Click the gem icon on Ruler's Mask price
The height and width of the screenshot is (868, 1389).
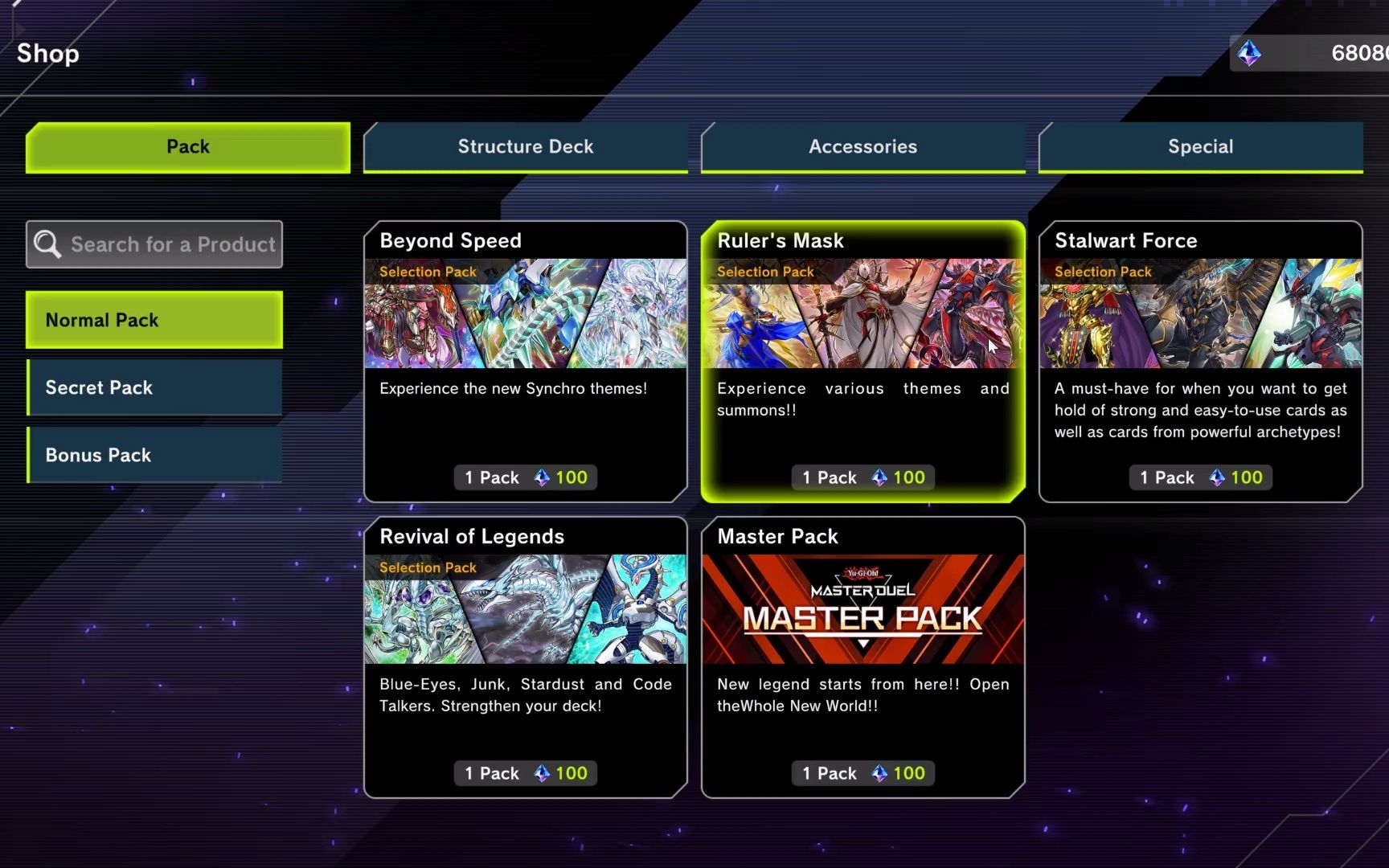[x=881, y=477]
